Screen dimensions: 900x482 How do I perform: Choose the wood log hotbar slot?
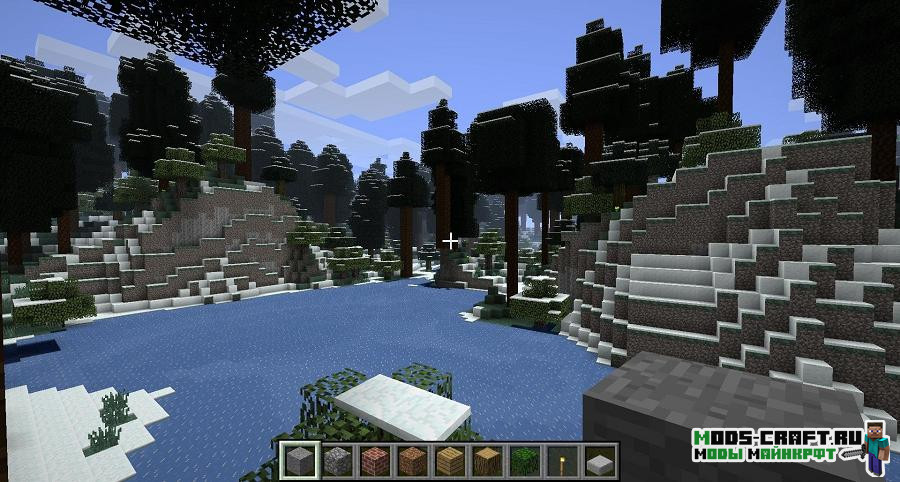pyautogui.click(x=487, y=461)
